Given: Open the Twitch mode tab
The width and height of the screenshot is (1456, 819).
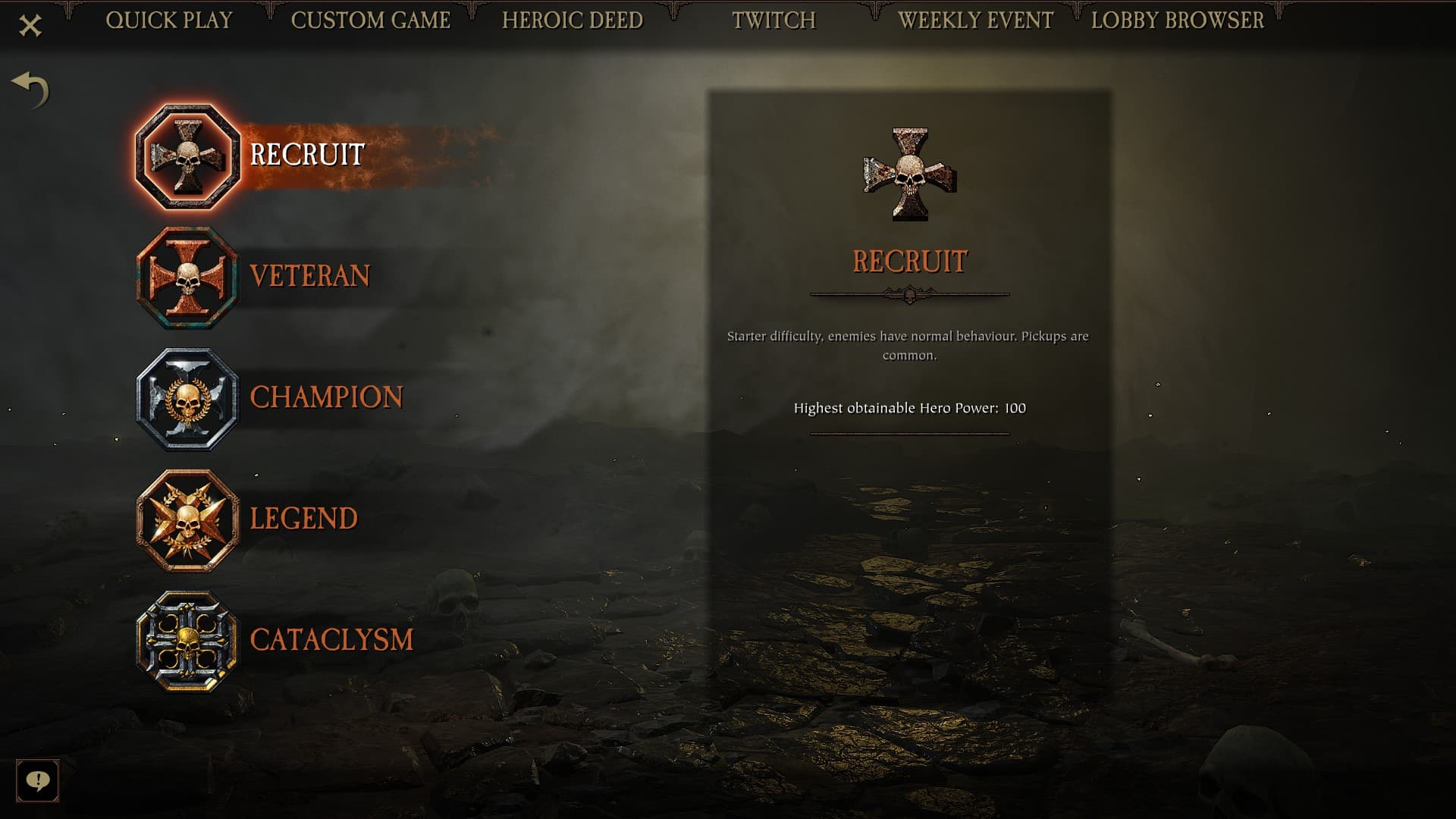Looking at the screenshot, I should (x=774, y=20).
